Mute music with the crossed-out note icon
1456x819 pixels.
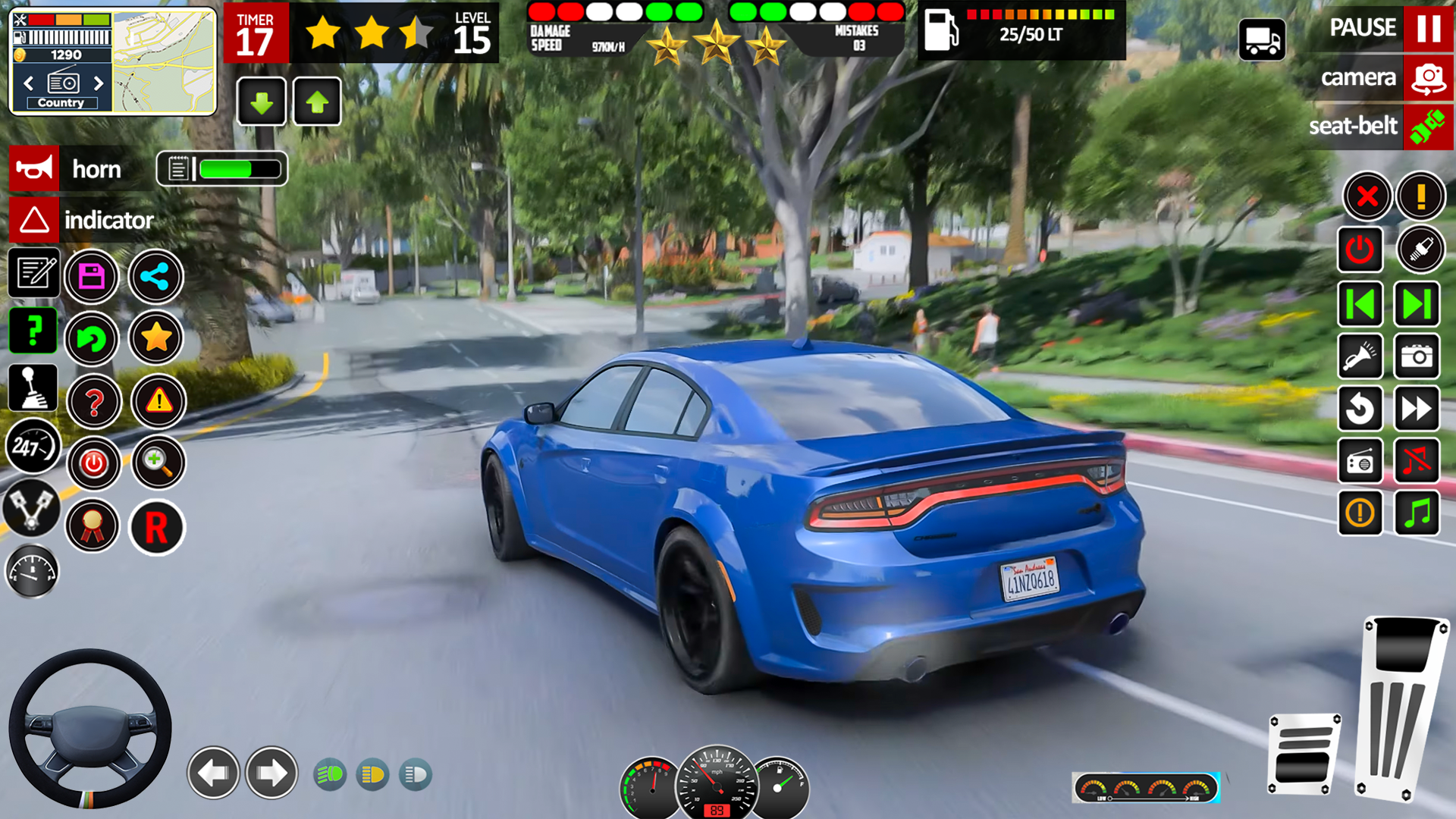tap(1417, 460)
